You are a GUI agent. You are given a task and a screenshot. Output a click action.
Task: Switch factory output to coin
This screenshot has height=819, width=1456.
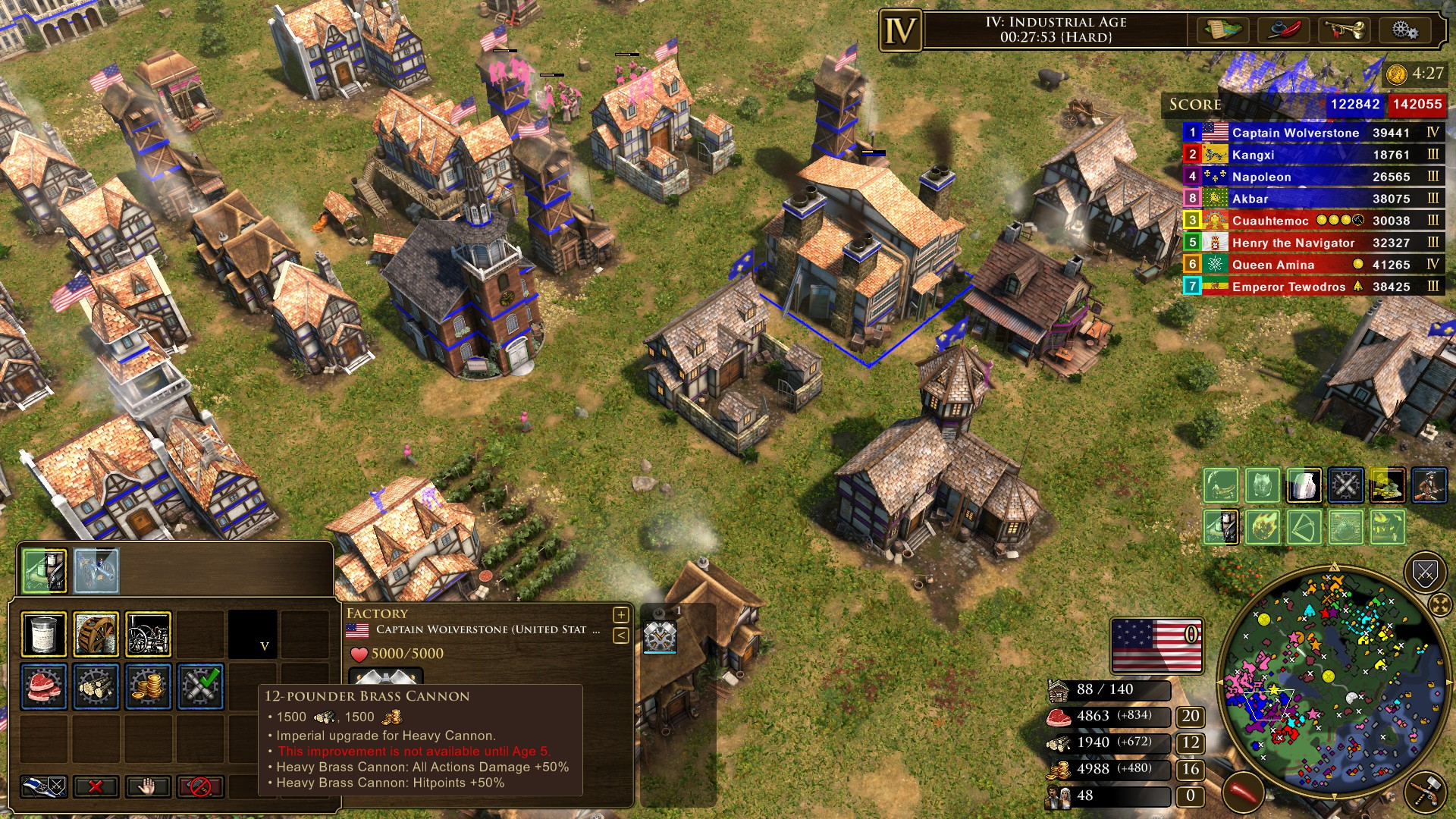pyautogui.click(x=148, y=686)
